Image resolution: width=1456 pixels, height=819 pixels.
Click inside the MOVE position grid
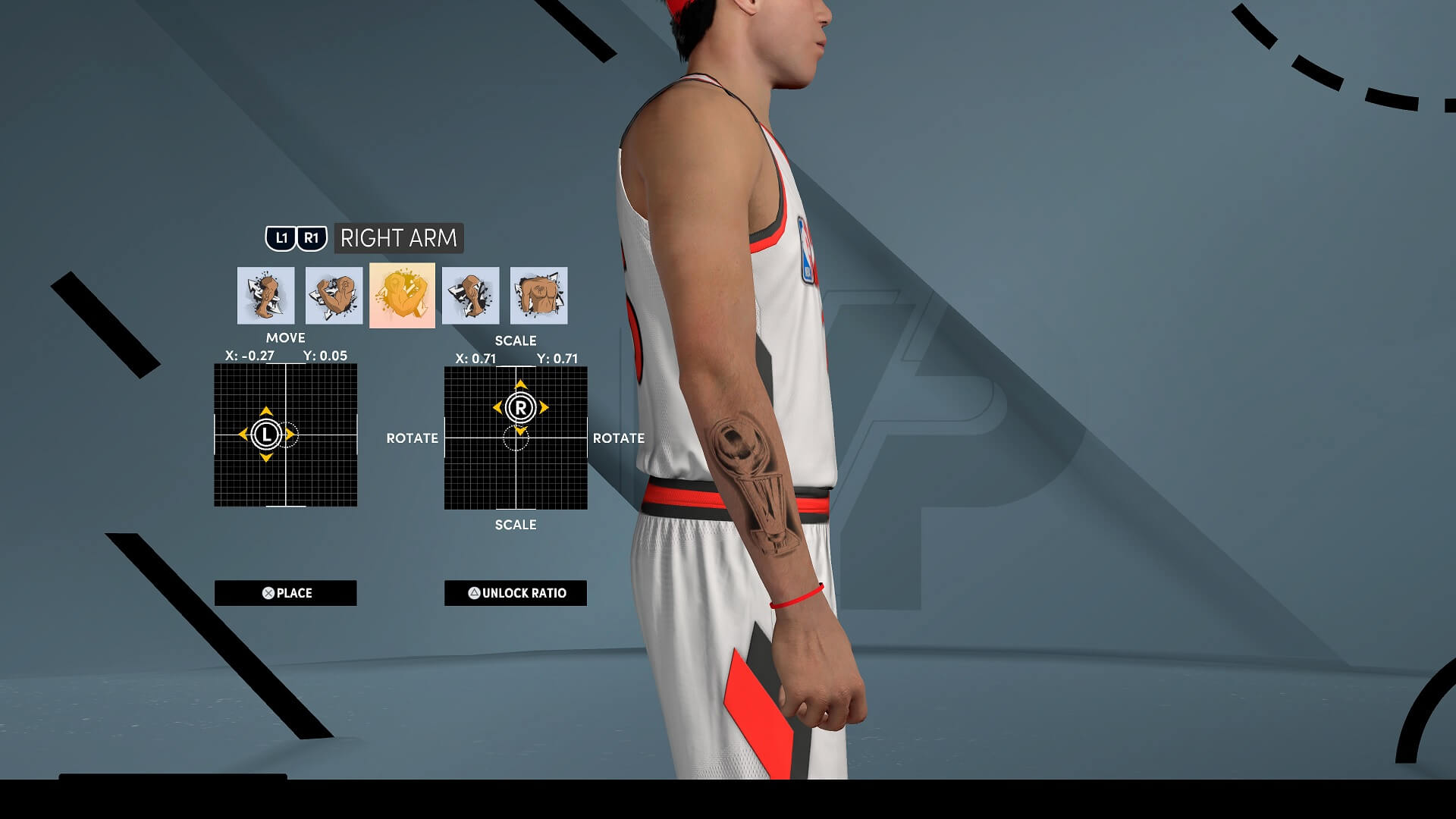(x=286, y=435)
